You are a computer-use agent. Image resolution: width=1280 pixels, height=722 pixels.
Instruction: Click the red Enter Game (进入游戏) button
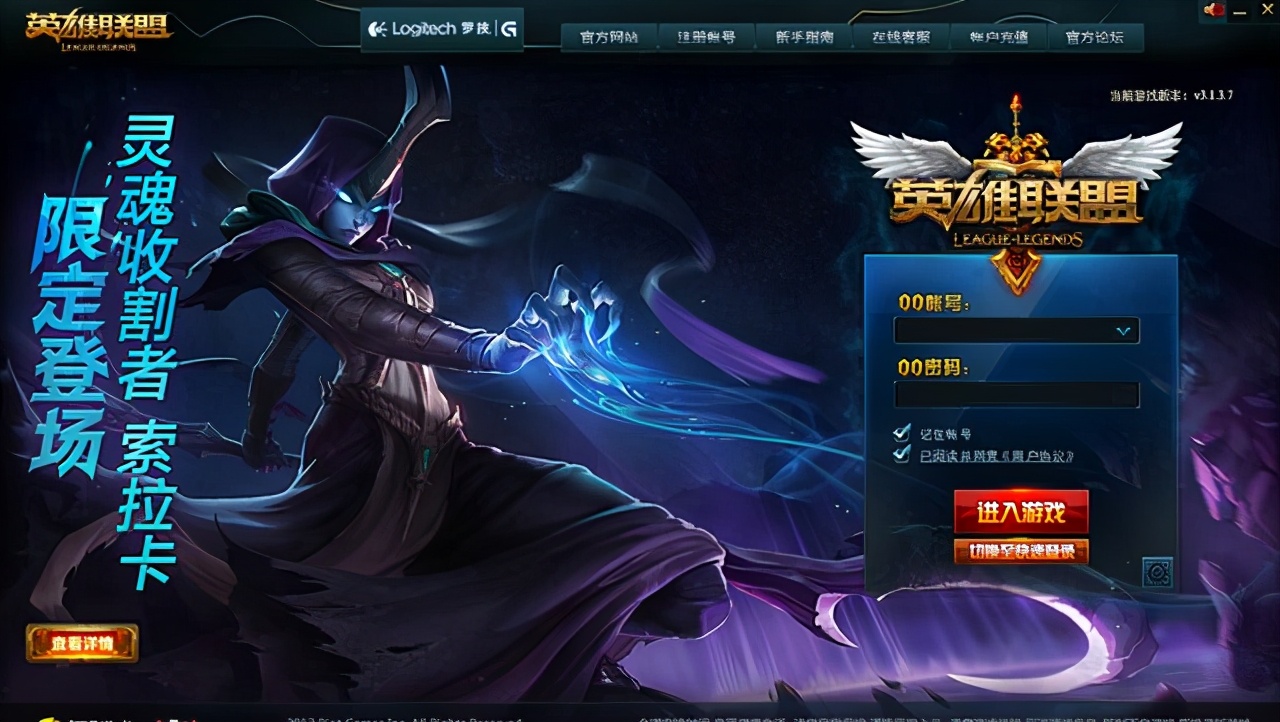click(1019, 510)
